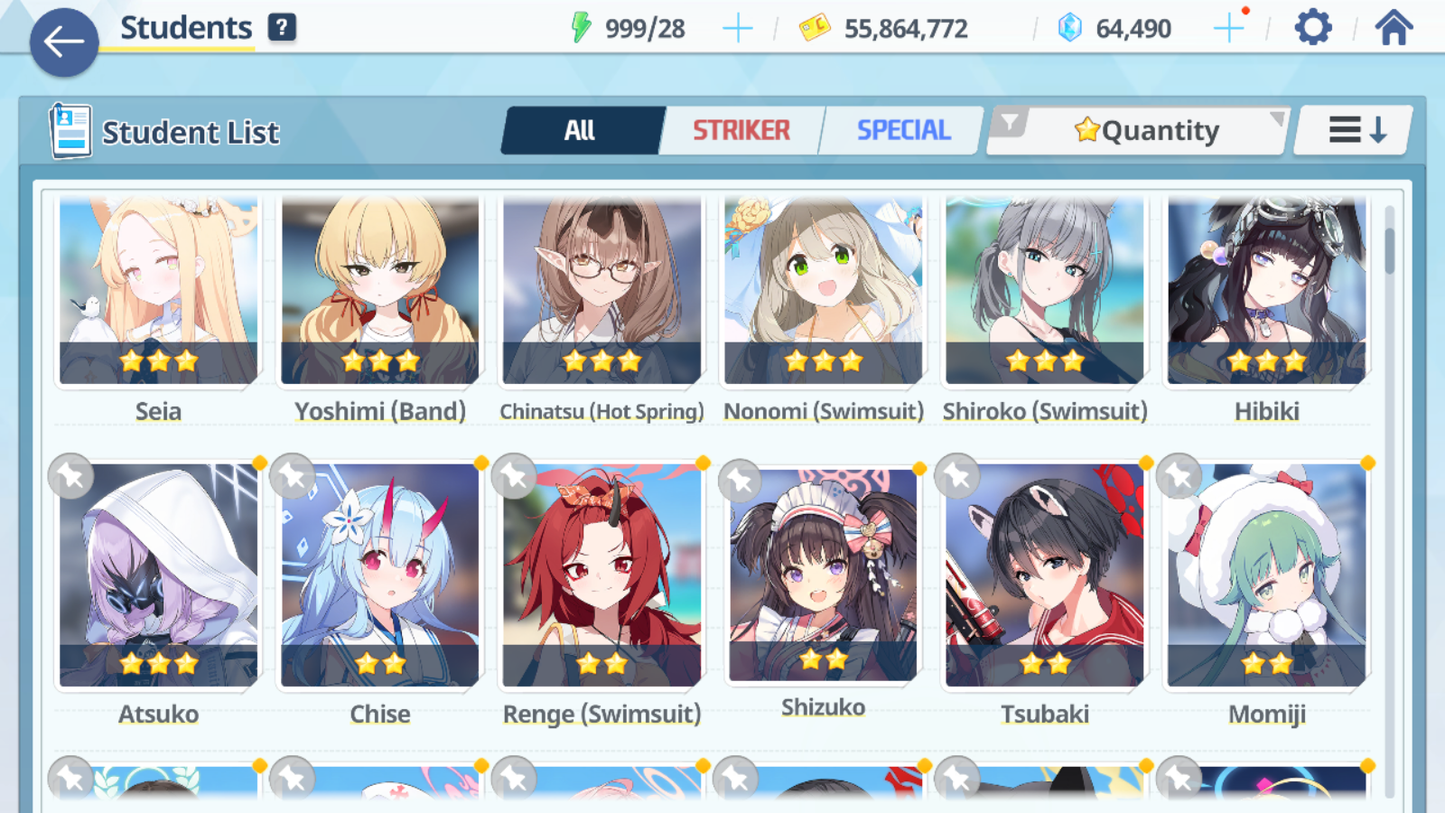Viewport: 1445px width, 813px height.
Task: Click the back arrow button
Action: pyautogui.click(x=63, y=42)
